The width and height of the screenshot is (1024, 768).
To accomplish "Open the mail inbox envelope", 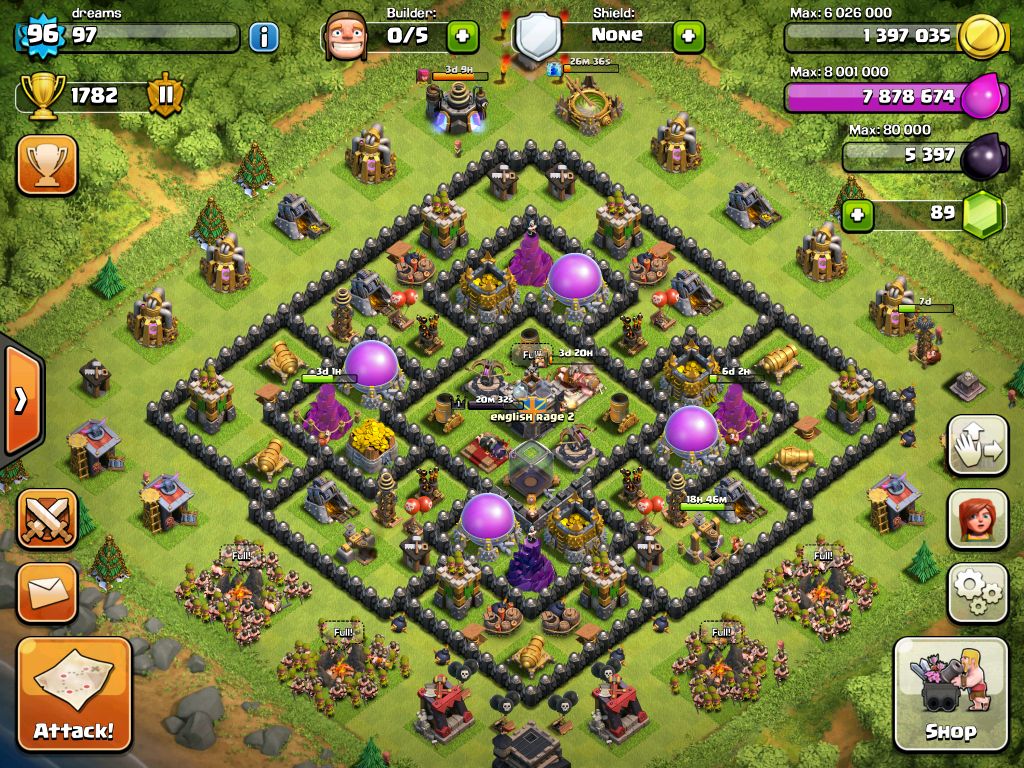I will pyautogui.click(x=47, y=593).
